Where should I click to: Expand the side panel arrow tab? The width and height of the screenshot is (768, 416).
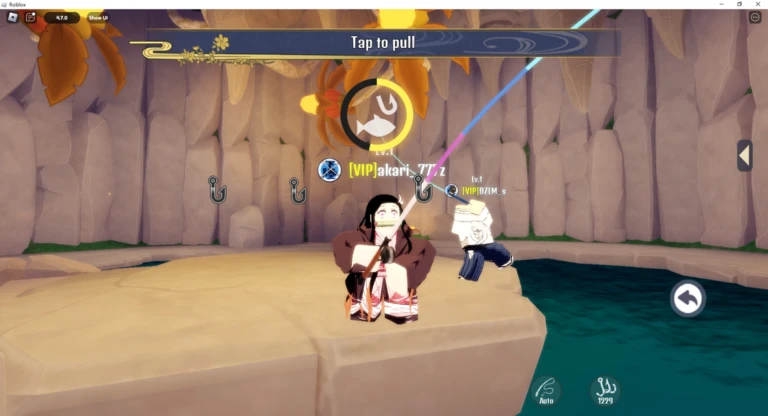(744, 155)
